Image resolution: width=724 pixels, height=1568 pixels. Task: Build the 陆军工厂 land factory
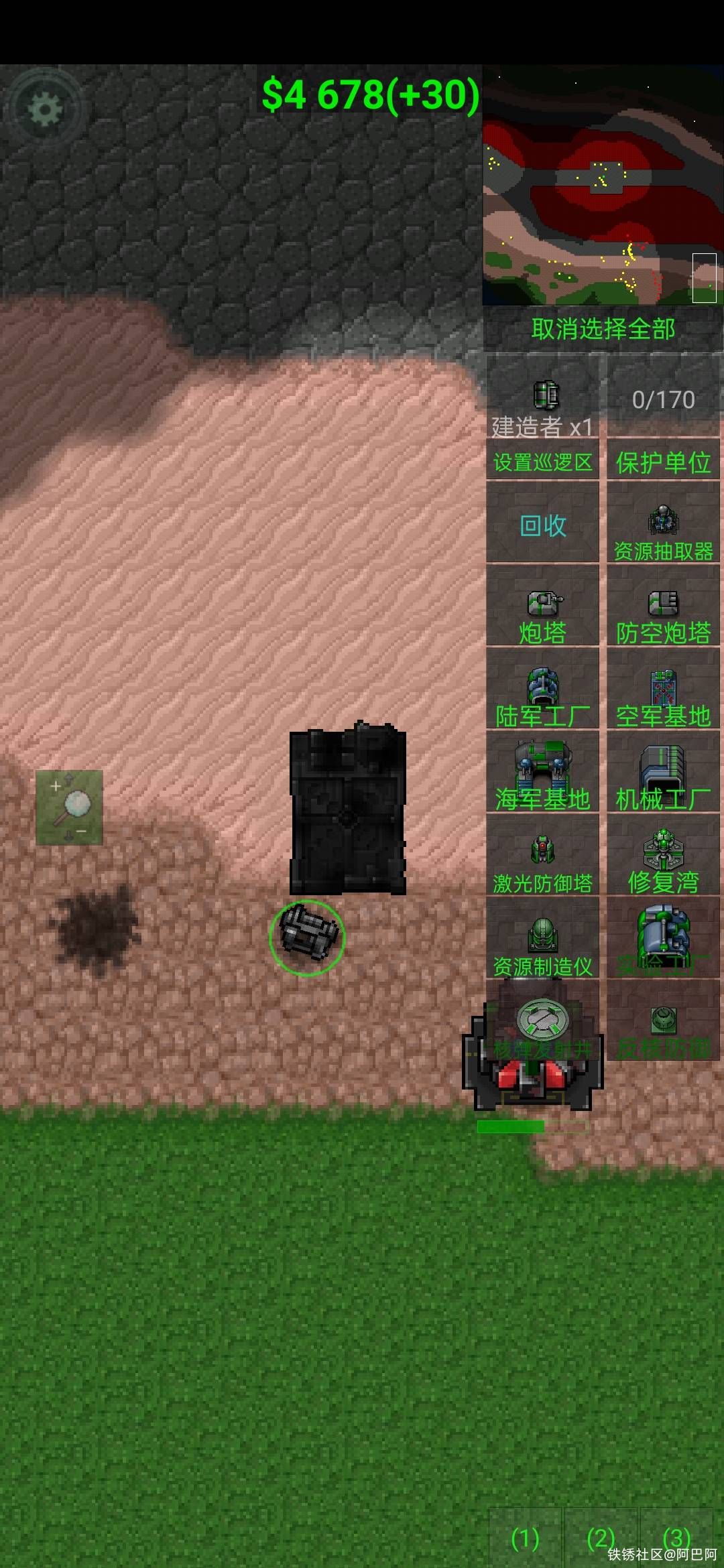(x=542, y=698)
